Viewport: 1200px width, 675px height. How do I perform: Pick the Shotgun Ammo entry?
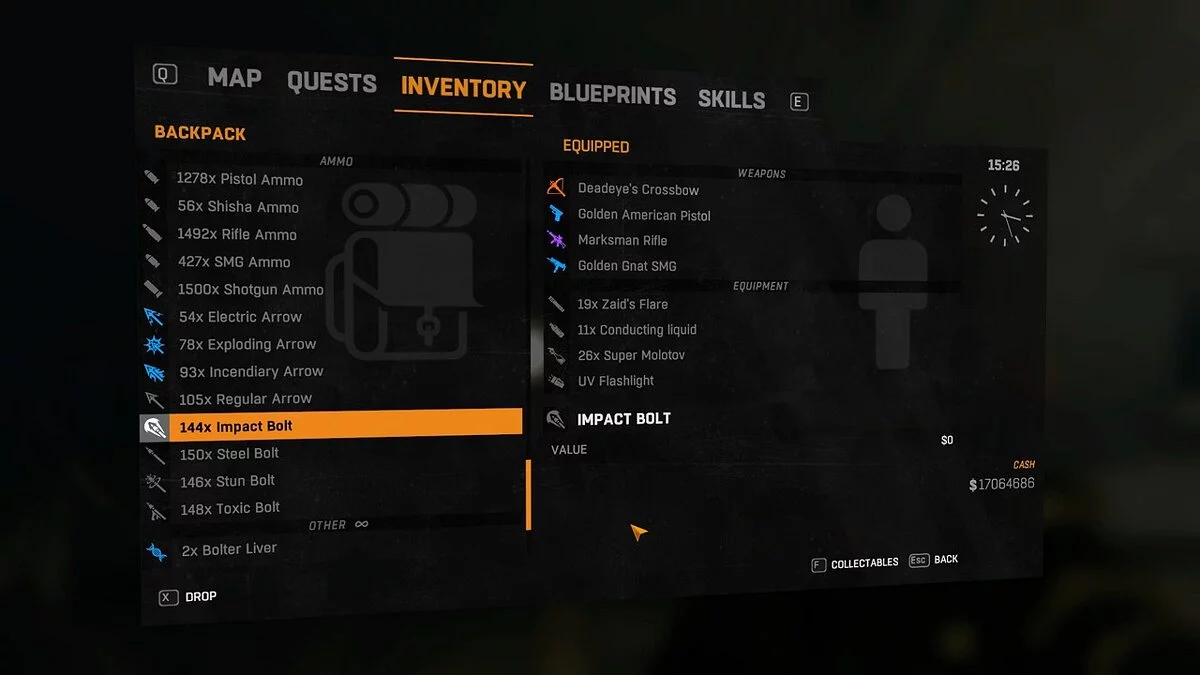point(250,290)
